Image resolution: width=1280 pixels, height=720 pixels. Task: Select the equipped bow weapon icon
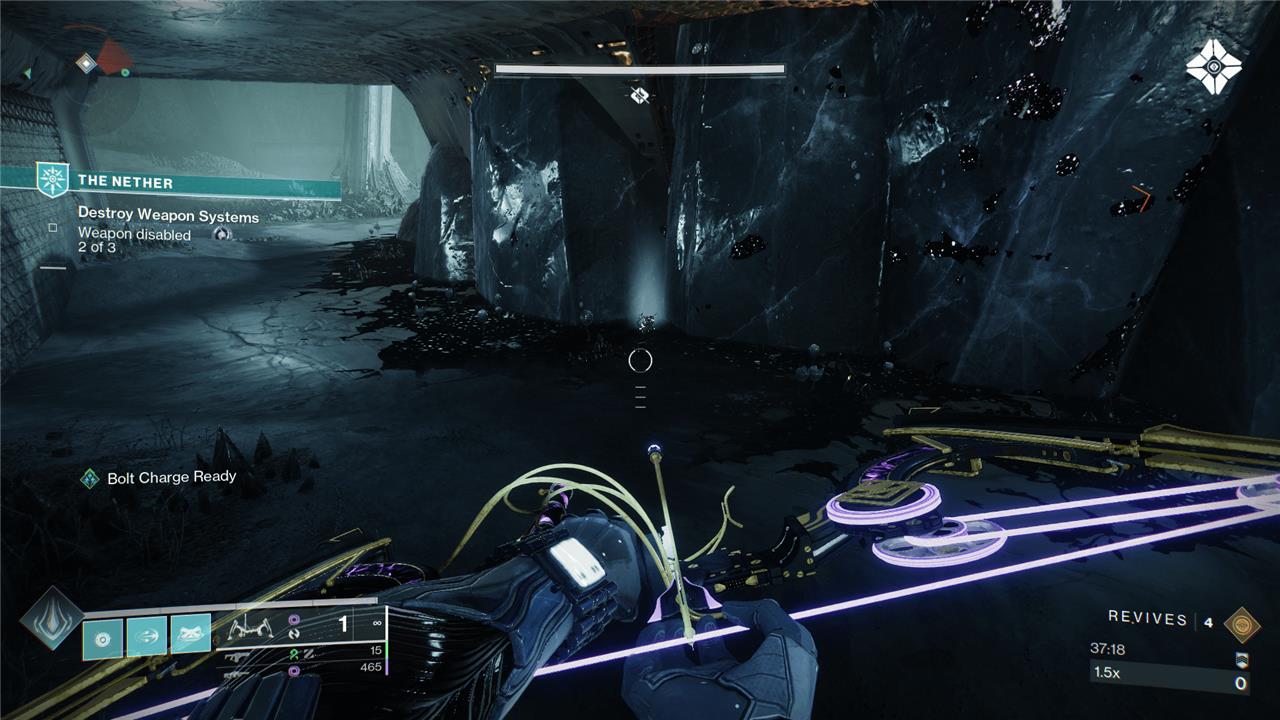(253, 628)
